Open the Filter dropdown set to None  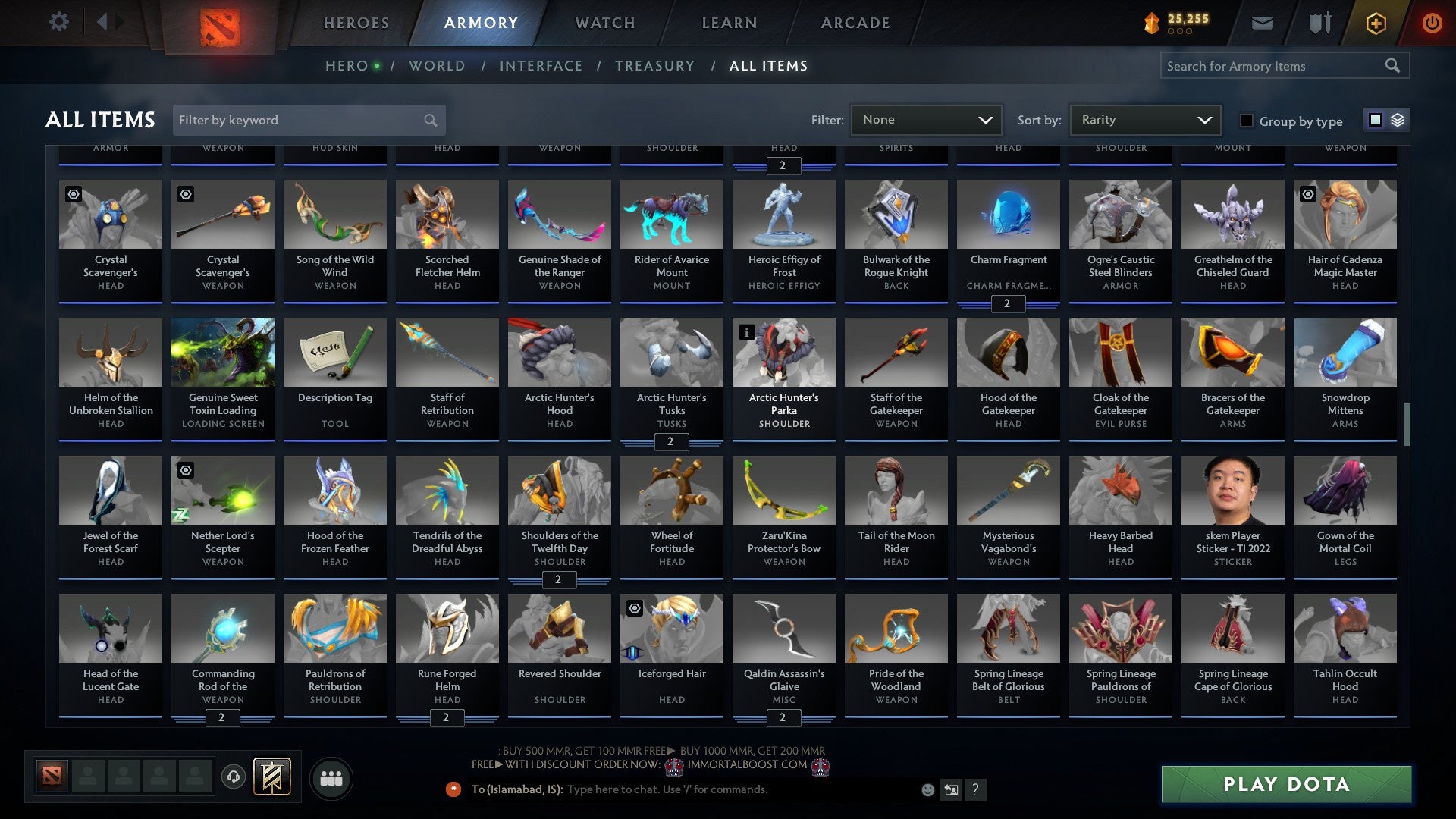926,119
